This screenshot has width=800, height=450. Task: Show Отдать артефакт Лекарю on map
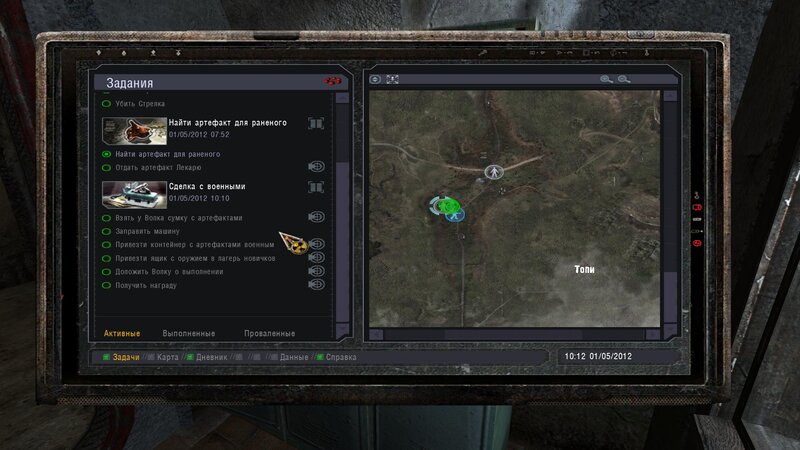tap(317, 167)
